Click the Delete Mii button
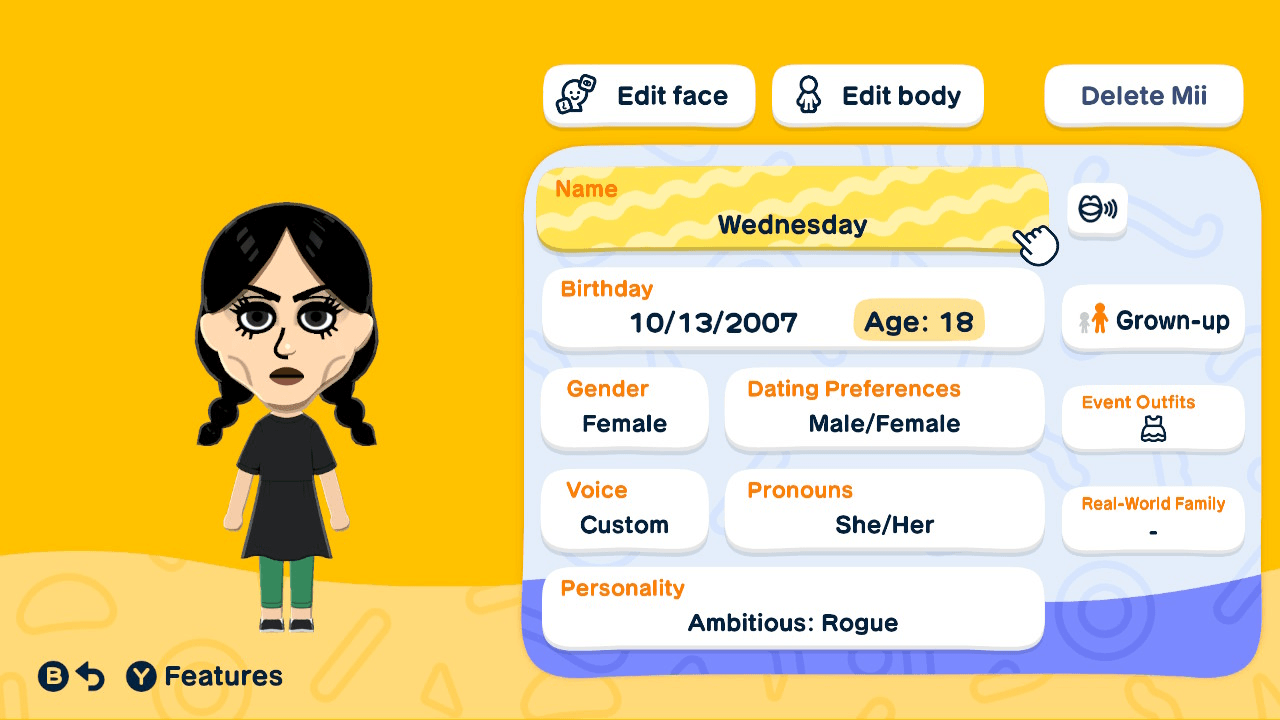The height and width of the screenshot is (720, 1280). tap(1143, 95)
